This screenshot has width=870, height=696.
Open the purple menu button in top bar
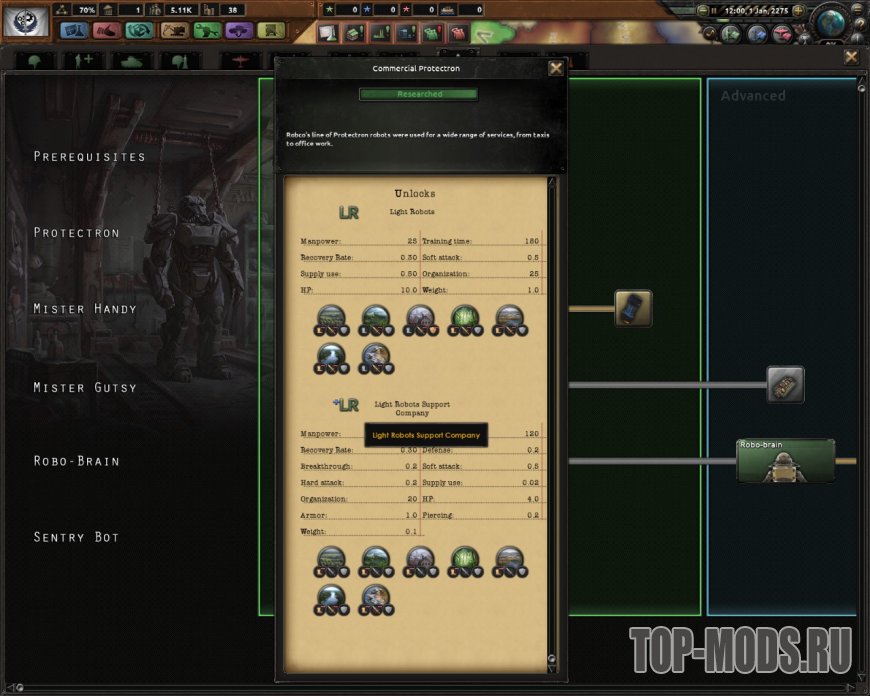[x=238, y=31]
